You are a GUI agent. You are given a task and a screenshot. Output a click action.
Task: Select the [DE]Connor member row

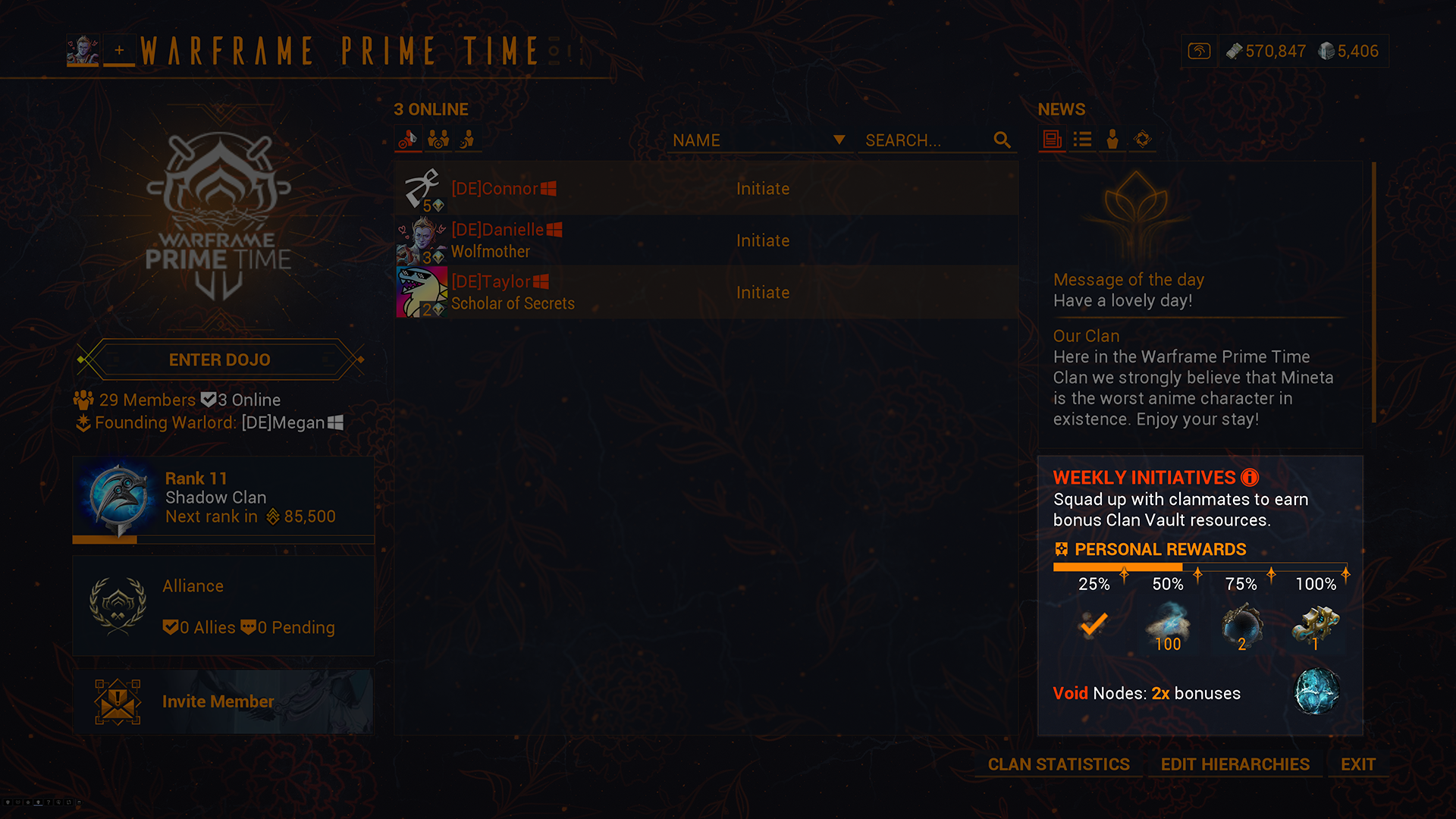705,189
